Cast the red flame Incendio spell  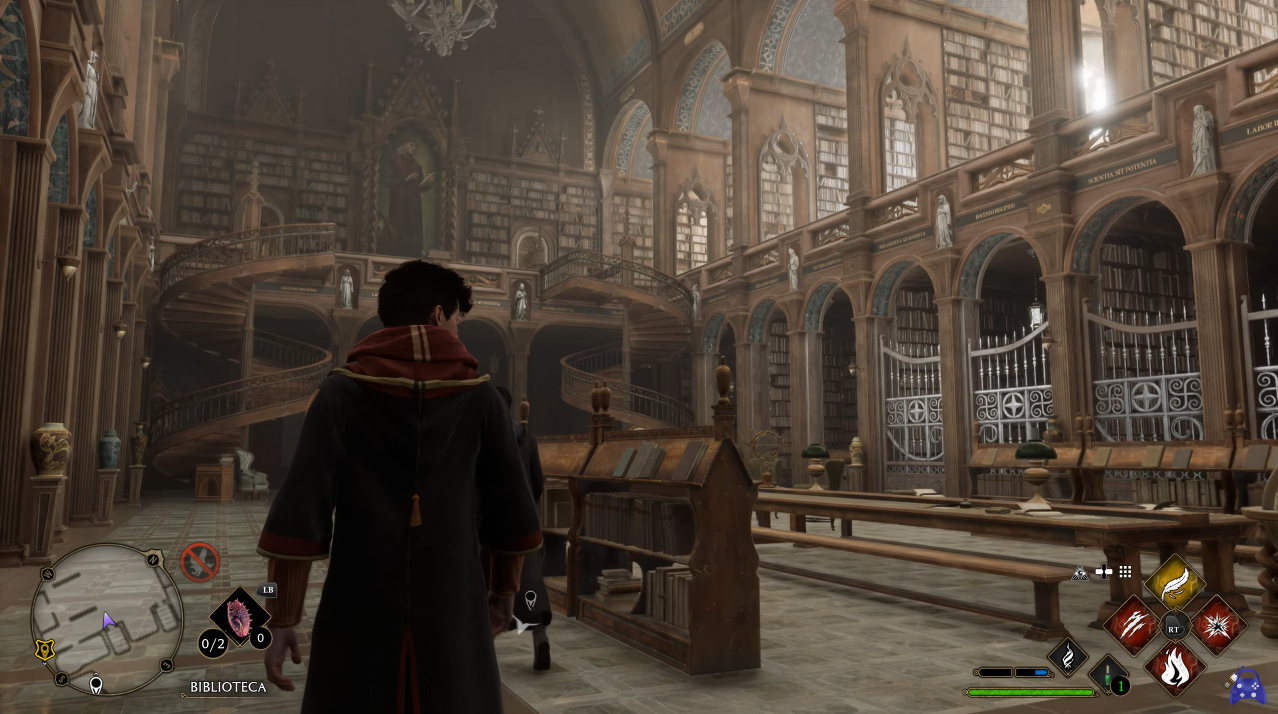[x=1175, y=665]
